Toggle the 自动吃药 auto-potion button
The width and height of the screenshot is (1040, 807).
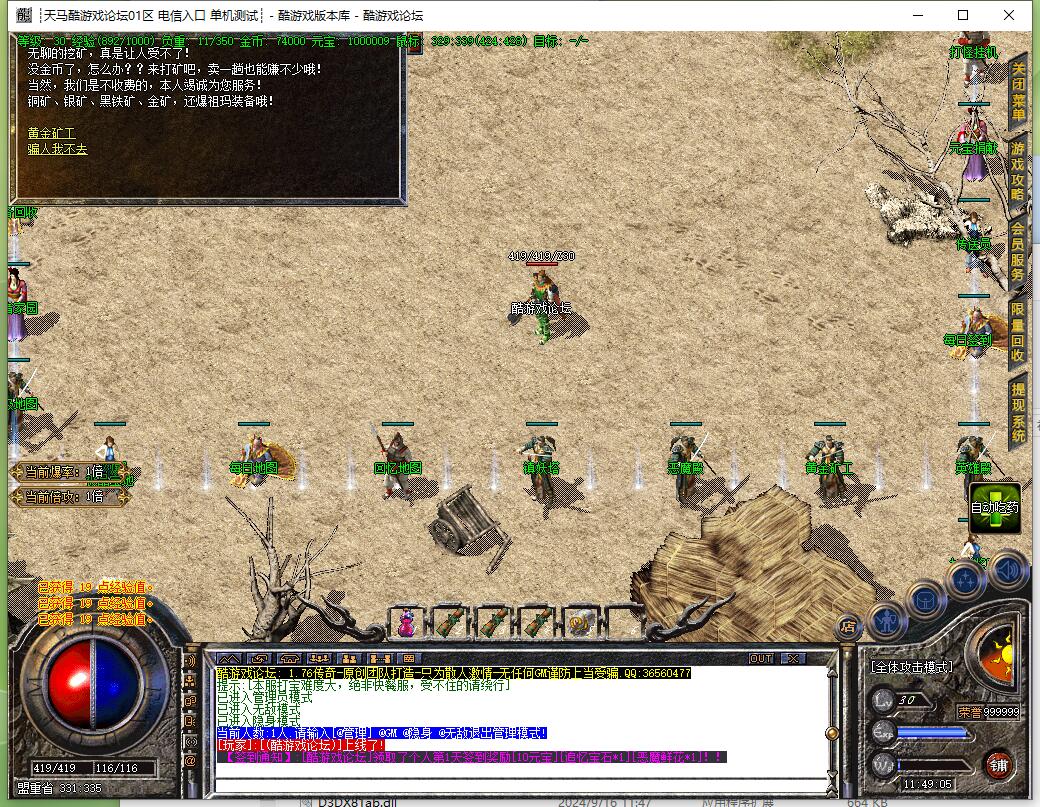(x=995, y=507)
